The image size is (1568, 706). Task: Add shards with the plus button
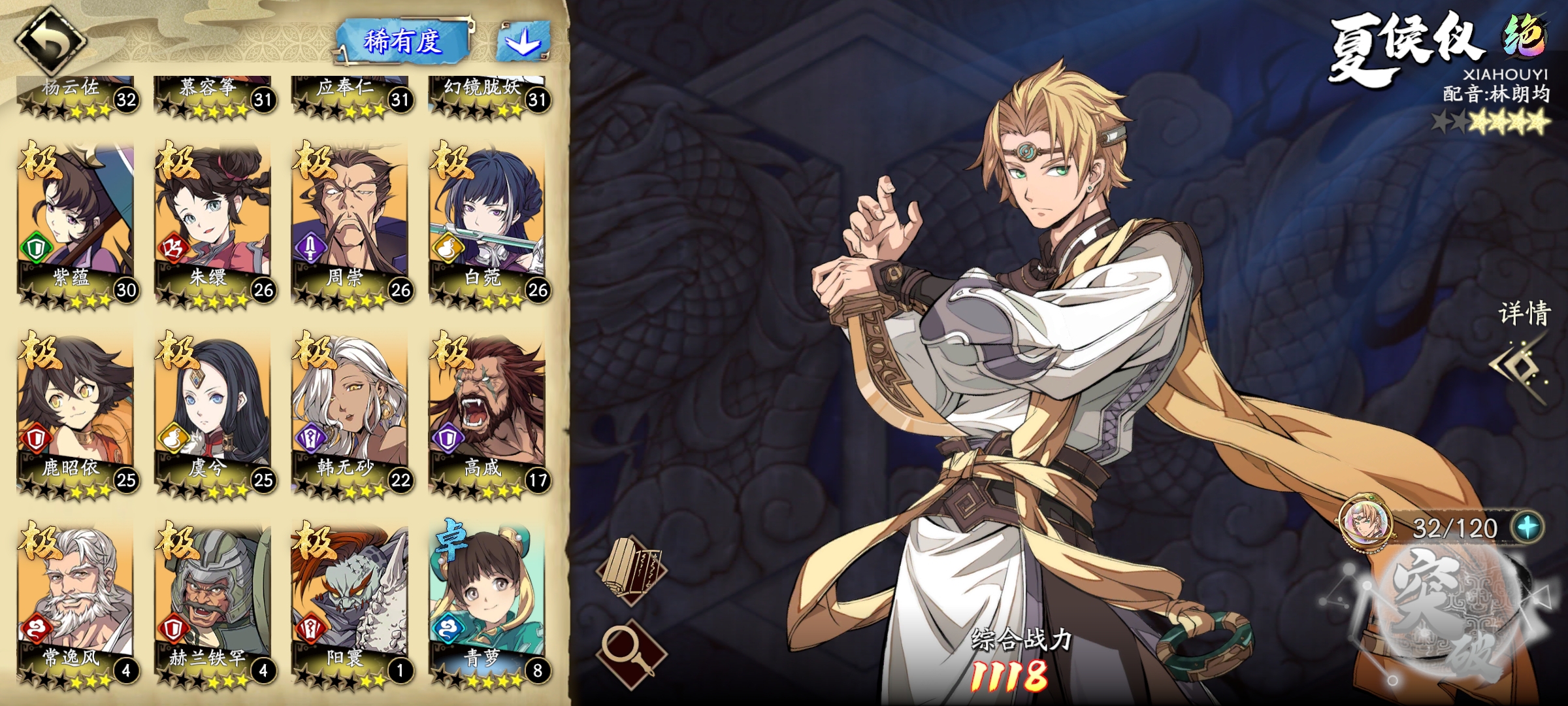click(1527, 527)
